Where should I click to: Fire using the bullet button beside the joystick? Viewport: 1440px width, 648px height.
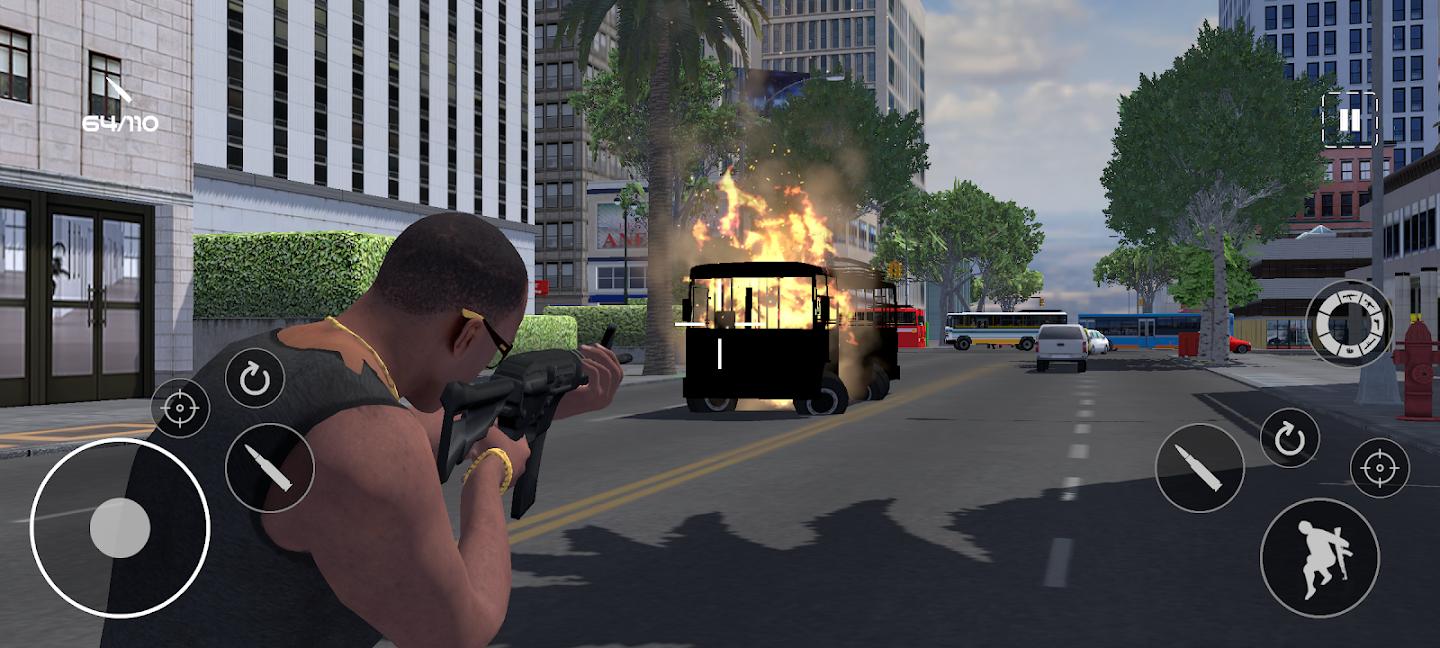269,467
